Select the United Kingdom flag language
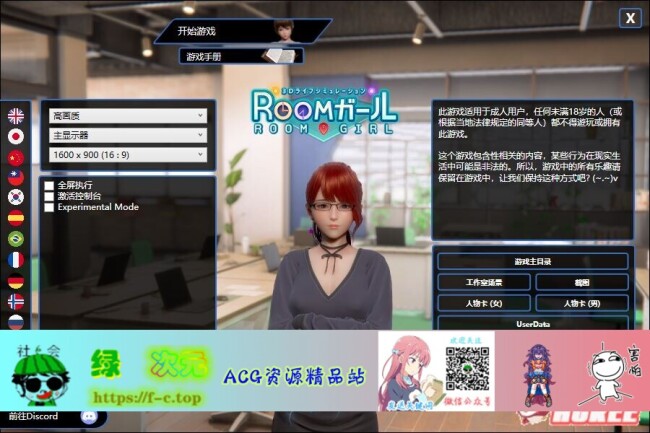Image resolution: width=650 pixels, height=433 pixels. 15,115
